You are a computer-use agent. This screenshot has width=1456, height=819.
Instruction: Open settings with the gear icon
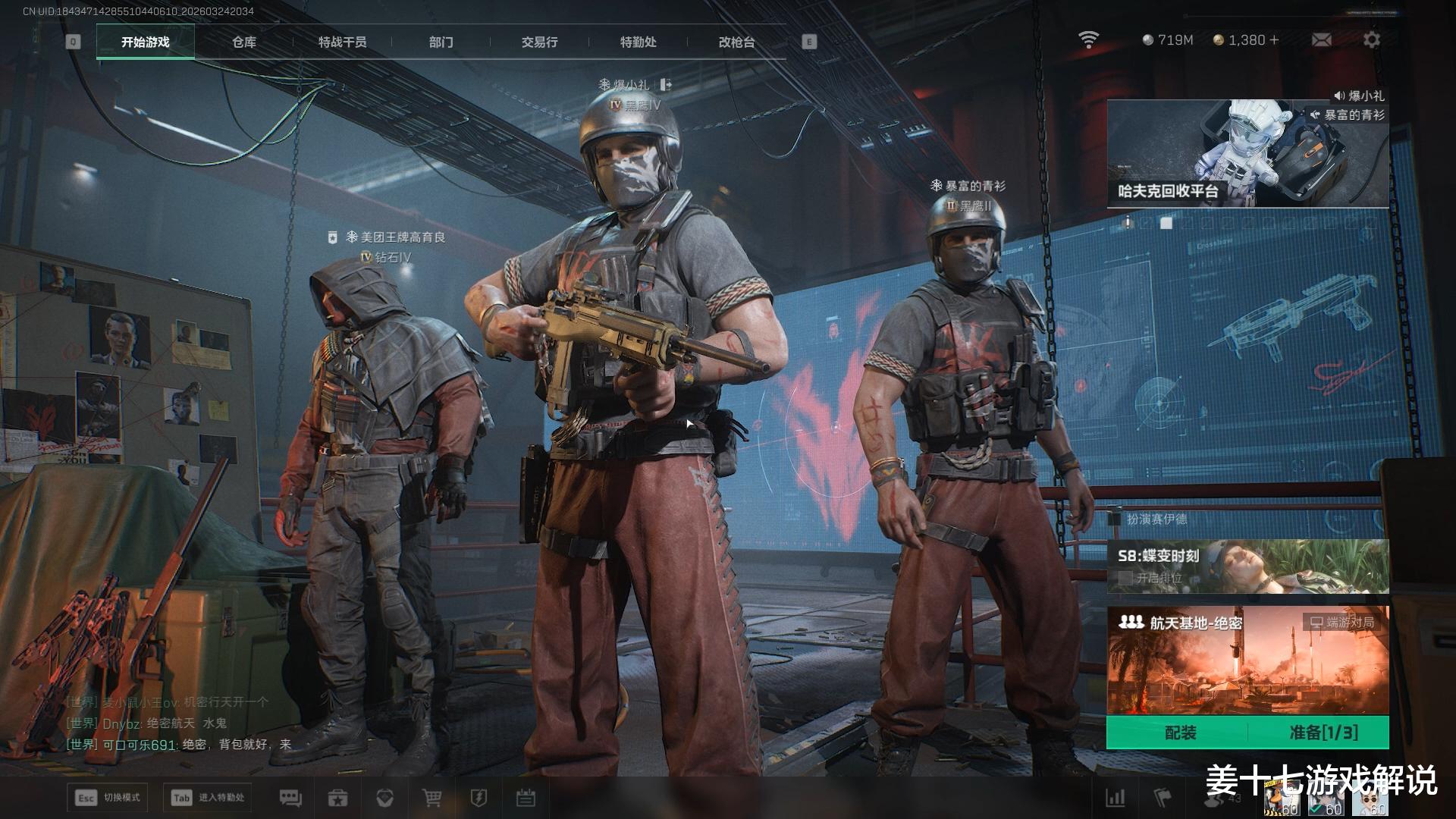1372,40
